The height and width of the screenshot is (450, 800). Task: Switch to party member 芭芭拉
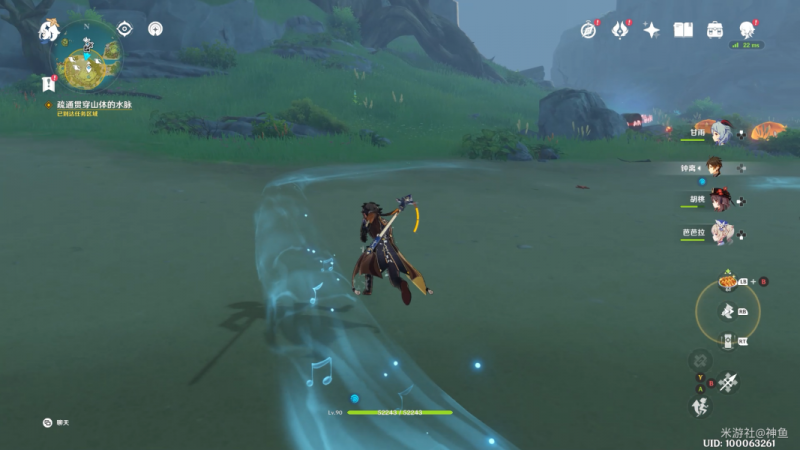coord(722,233)
